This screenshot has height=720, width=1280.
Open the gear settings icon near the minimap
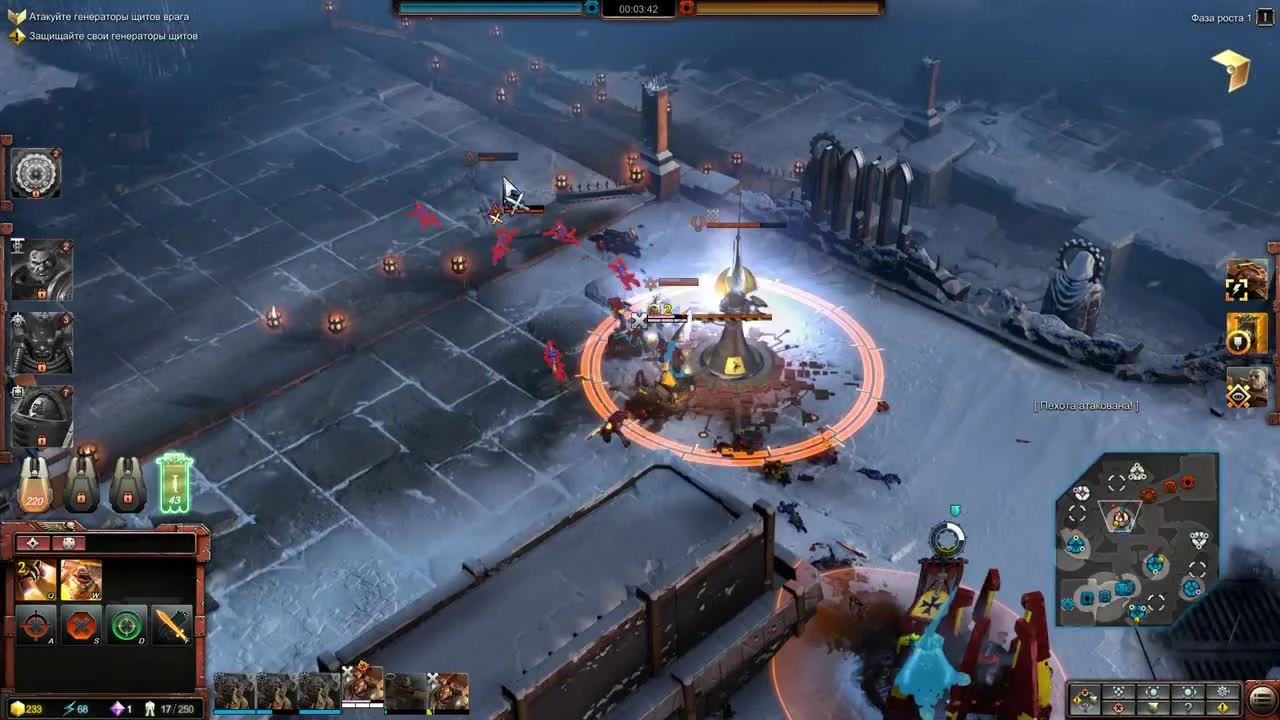click(1222, 692)
